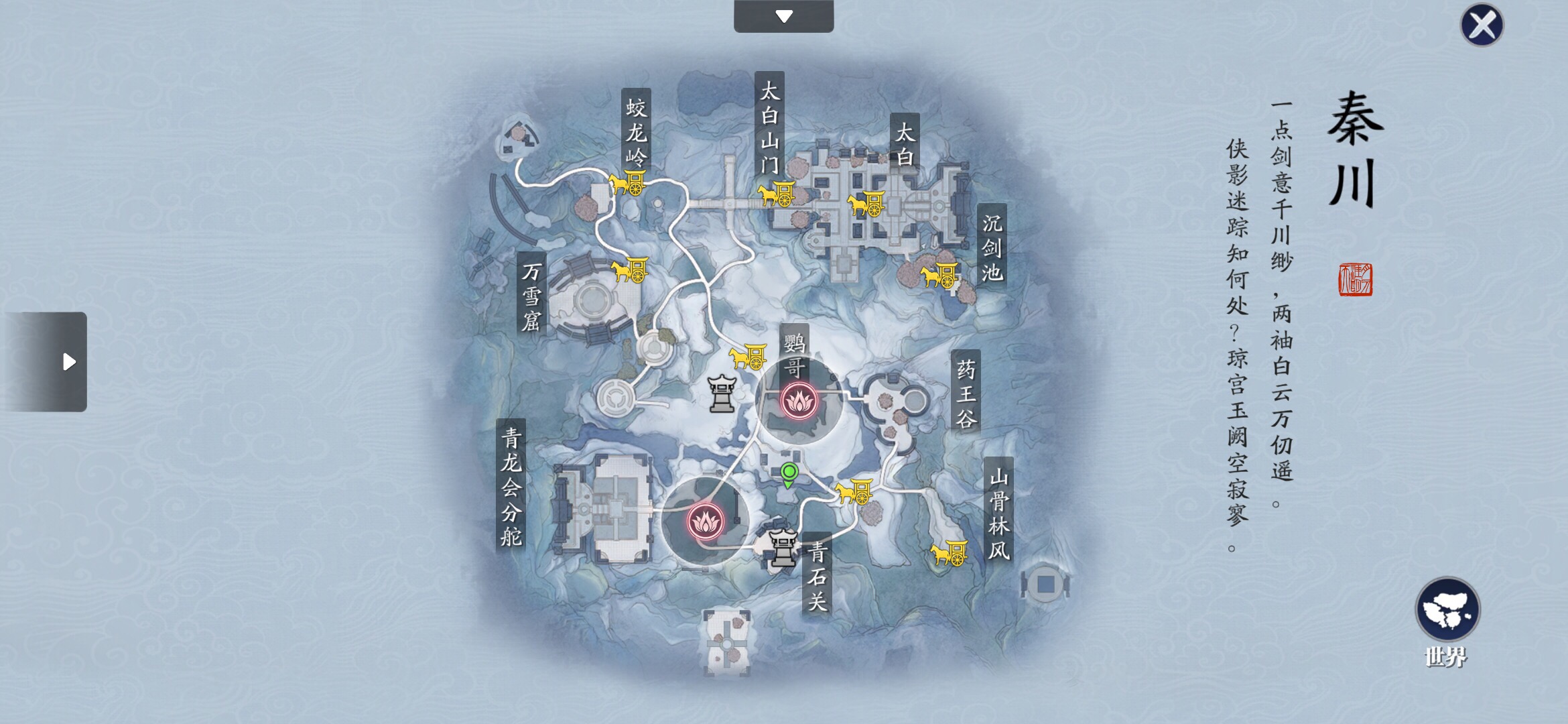Select the stone lantern marker at 青石关
Viewport: 1568px width, 724px height.
782,546
